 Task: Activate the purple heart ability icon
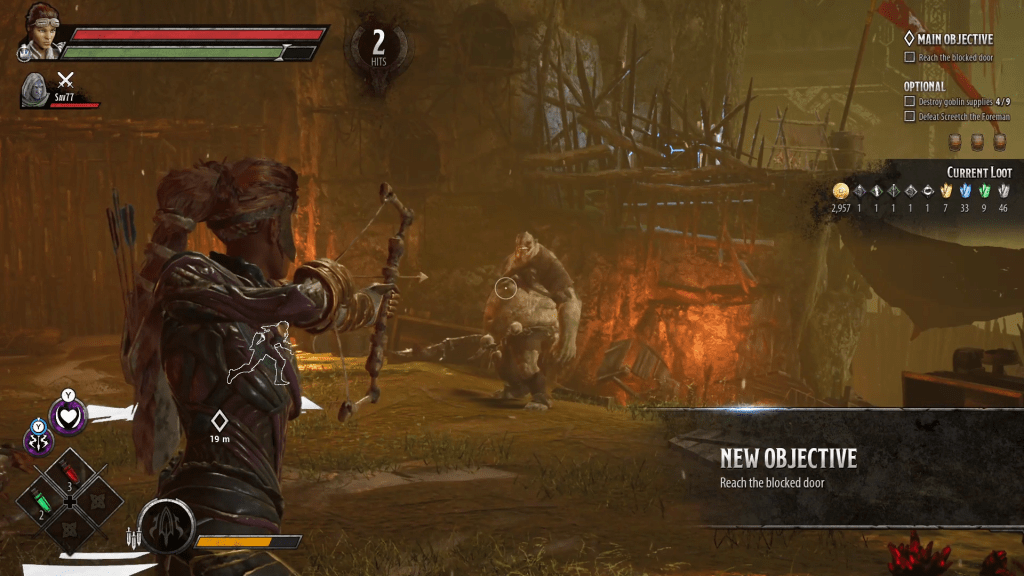click(68, 414)
